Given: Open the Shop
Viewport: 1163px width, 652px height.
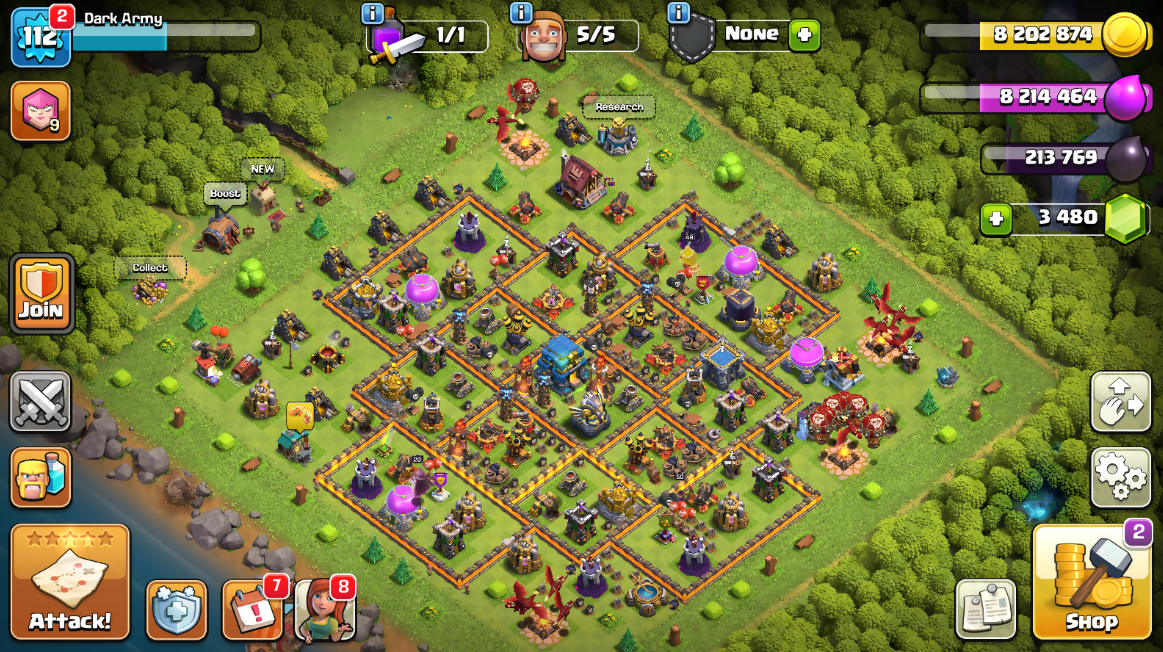Looking at the screenshot, I should [x=1091, y=582].
